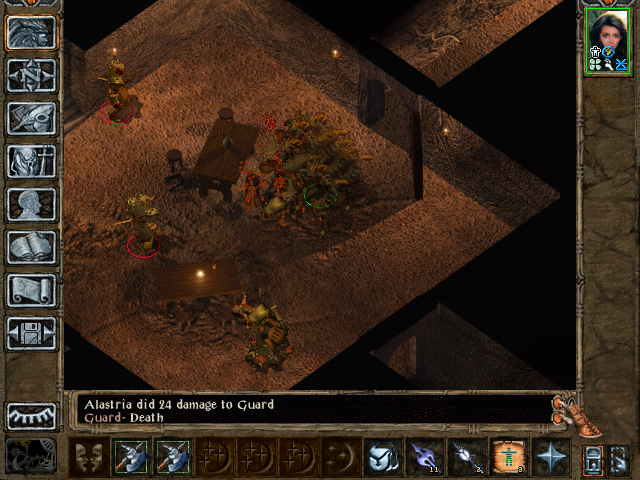640x480 pixels.
Task: Open the area map screen
Action: [32, 75]
